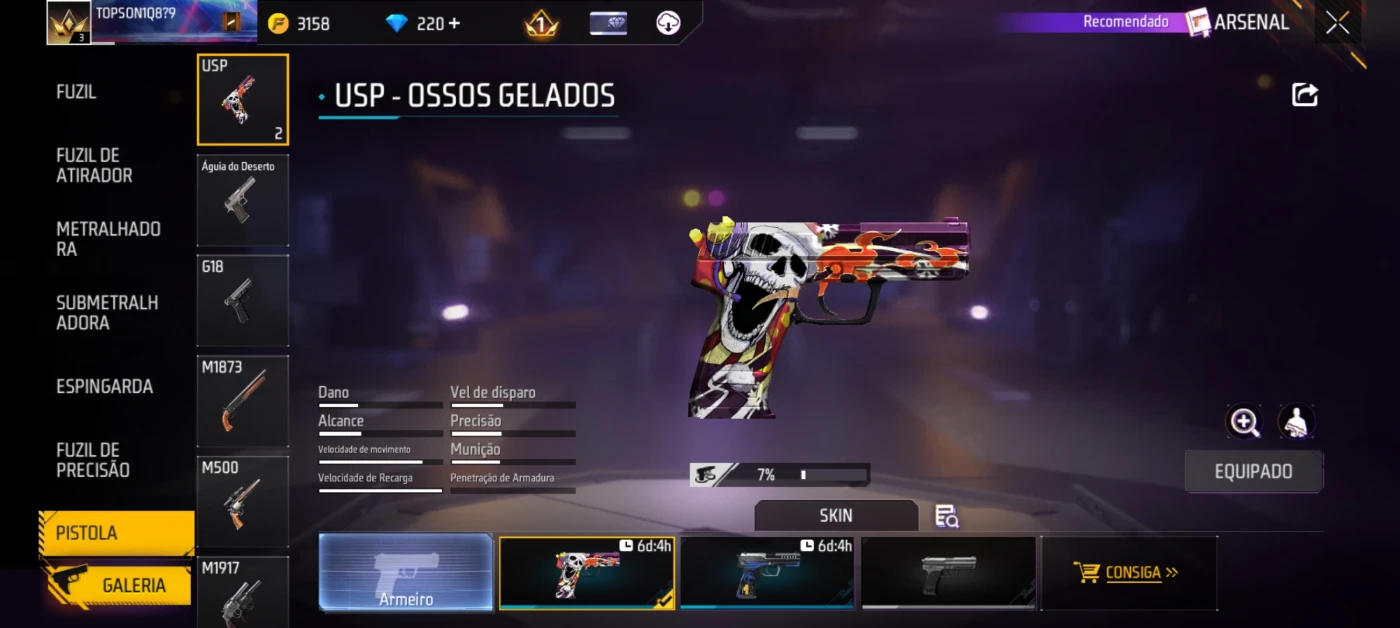Open the Armeiro card

tap(406, 573)
